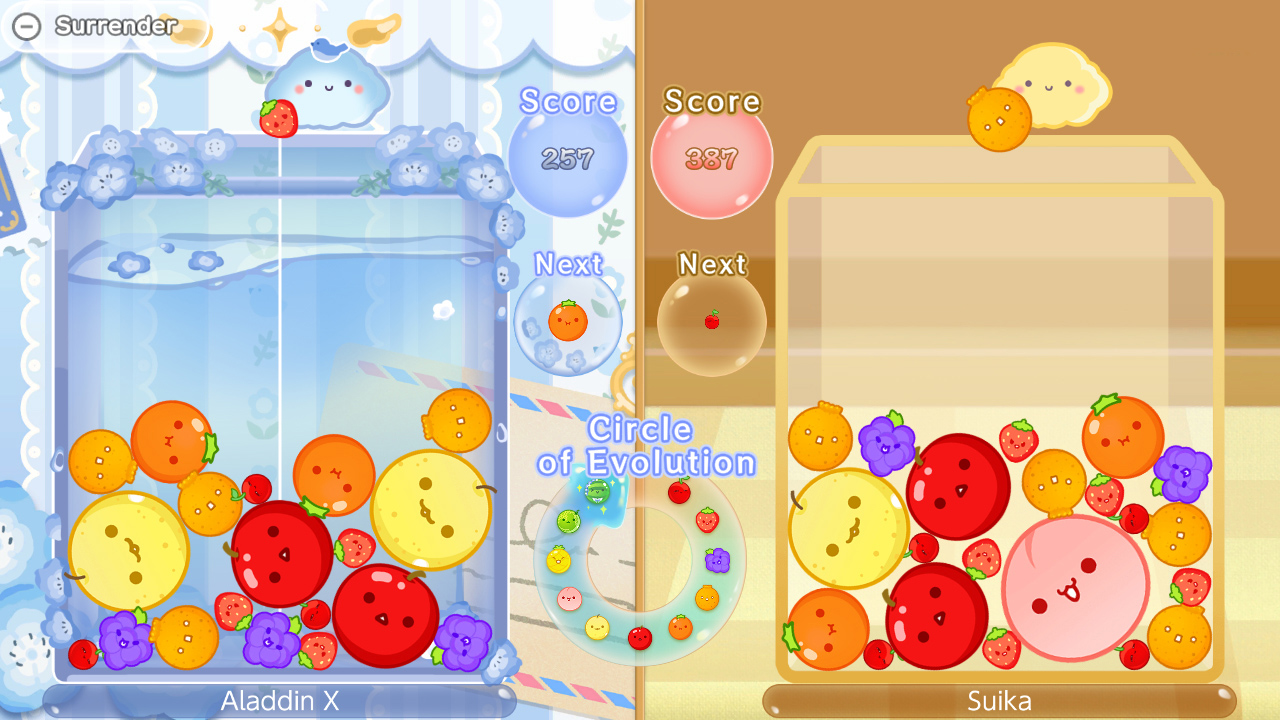Image resolution: width=1280 pixels, height=720 pixels.
Task: Select the pineapple icon in the evolution circle
Action: click(558, 559)
